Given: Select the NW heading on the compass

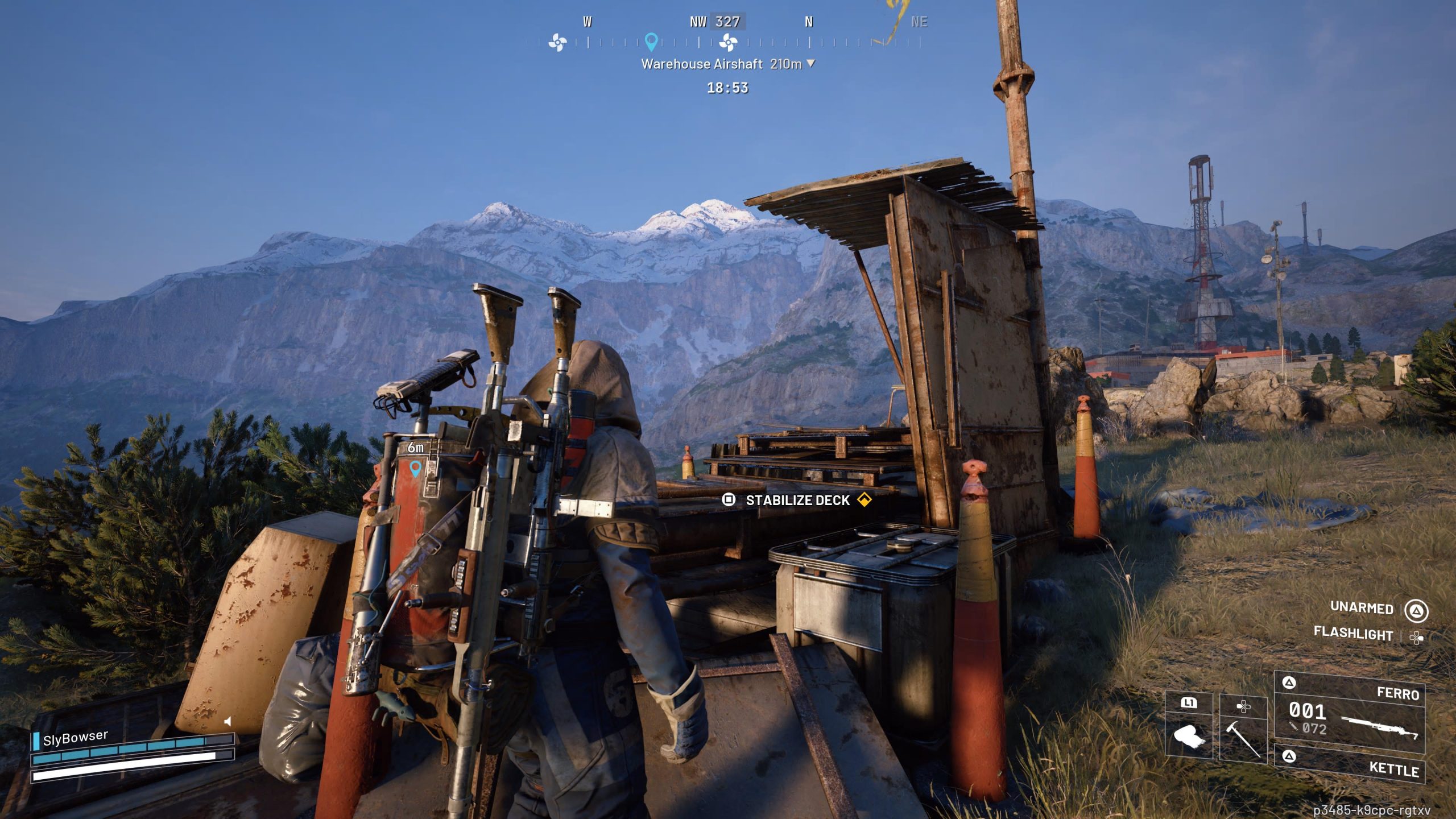Looking at the screenshot, I should click(x=698, y=22).
